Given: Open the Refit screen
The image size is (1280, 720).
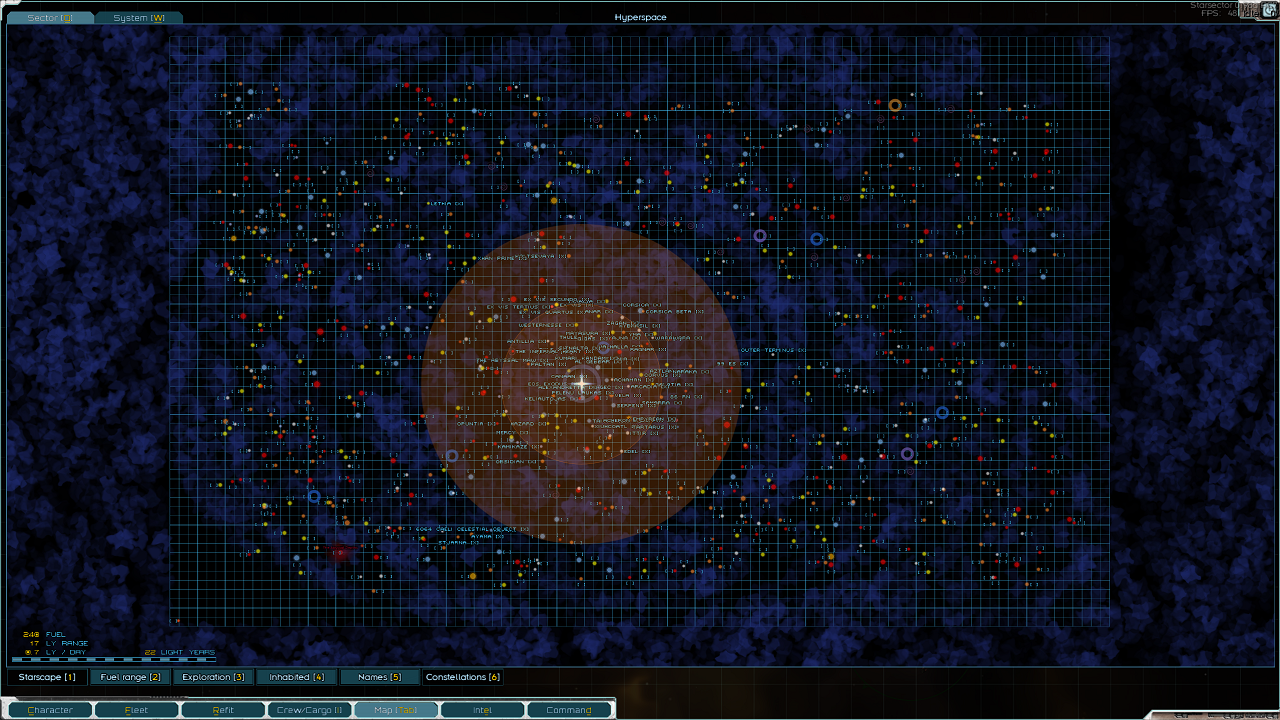Looking at the screenshot, I should (223, 710).
